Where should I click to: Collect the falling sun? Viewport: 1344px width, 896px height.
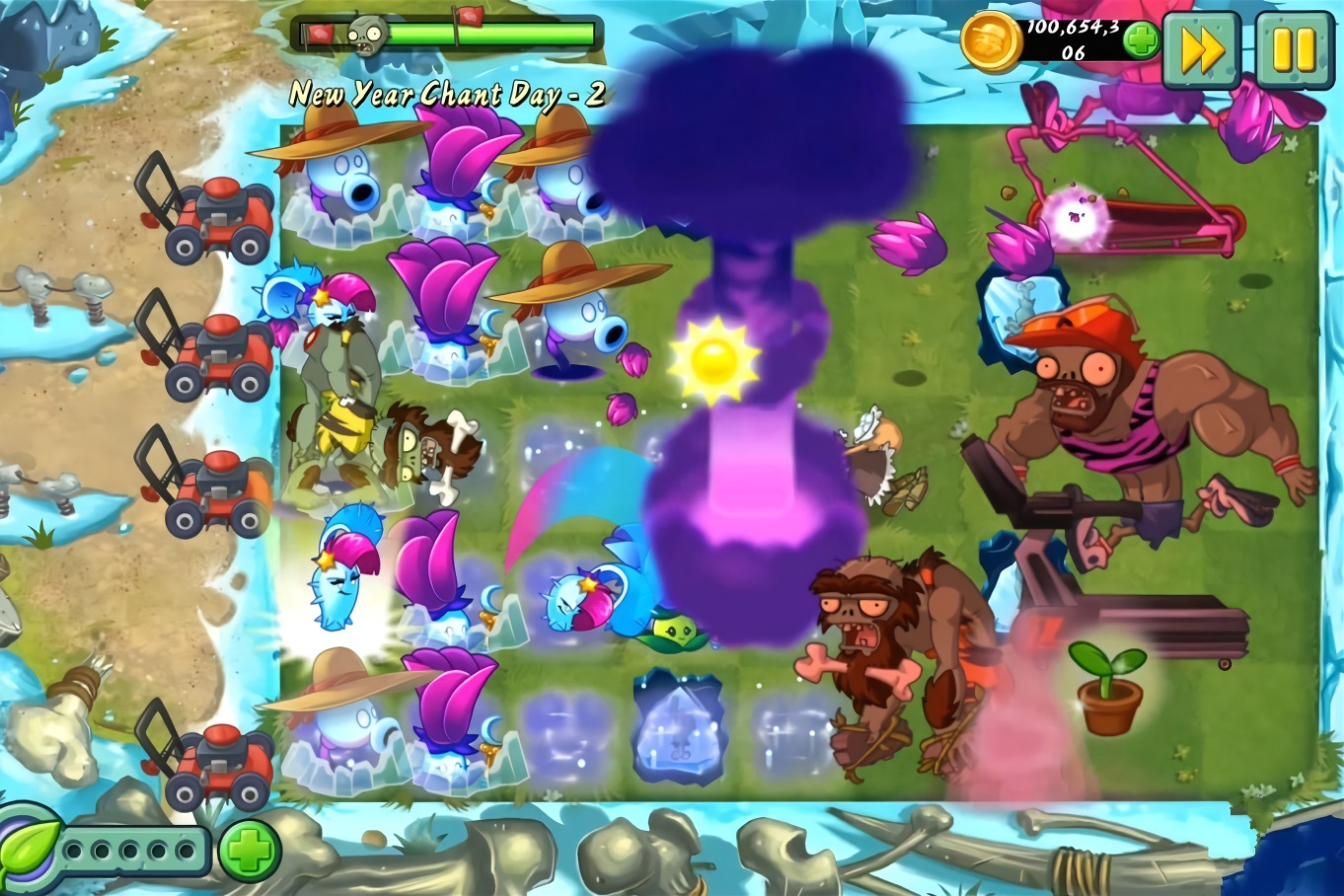[x=712, y=360]
